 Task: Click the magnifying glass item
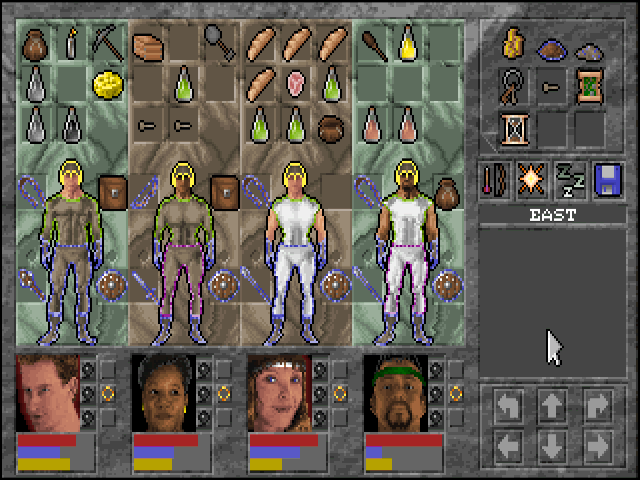tap(219, 40)
